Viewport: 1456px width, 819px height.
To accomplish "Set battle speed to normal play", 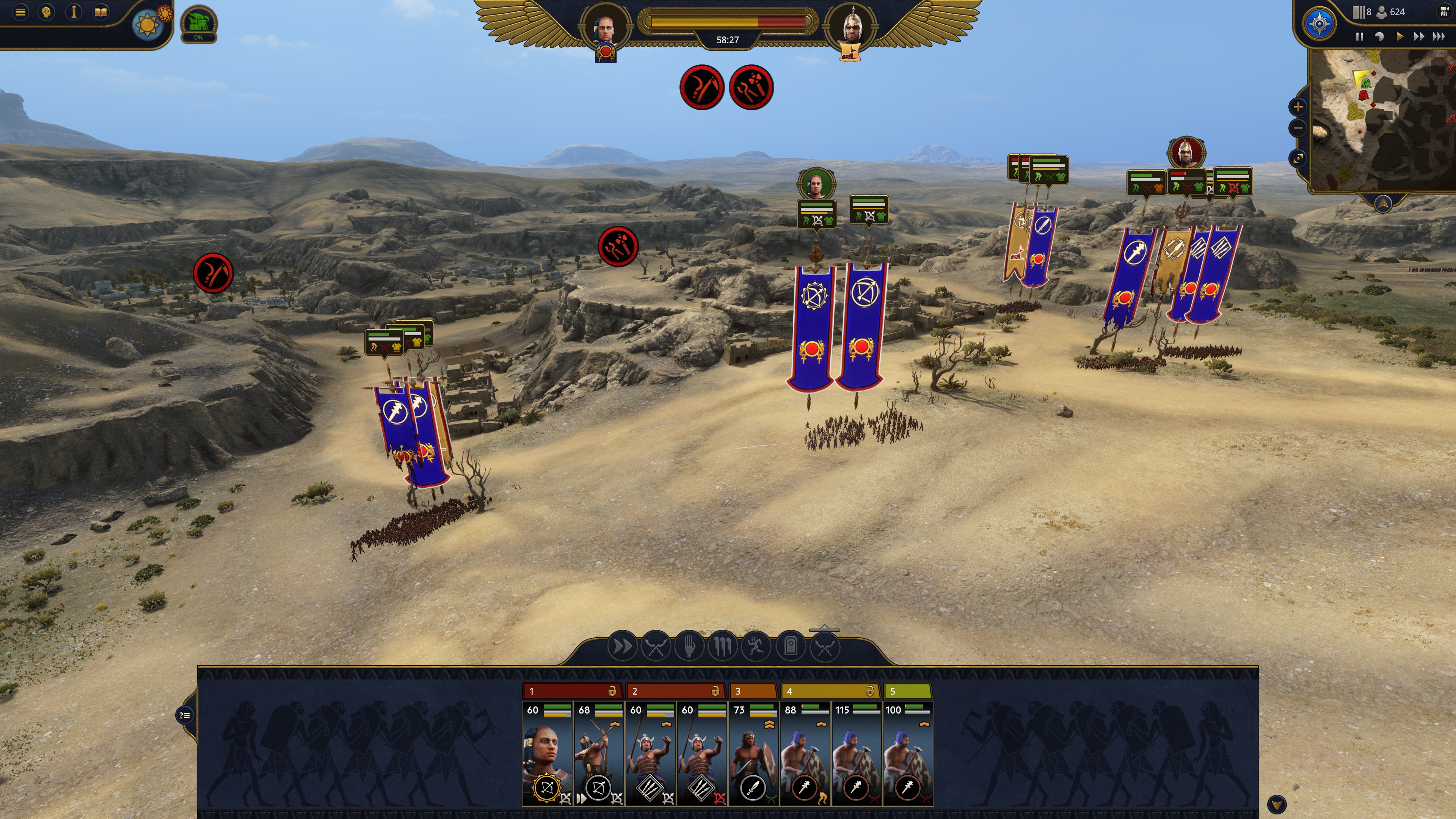I will 1400,37.
